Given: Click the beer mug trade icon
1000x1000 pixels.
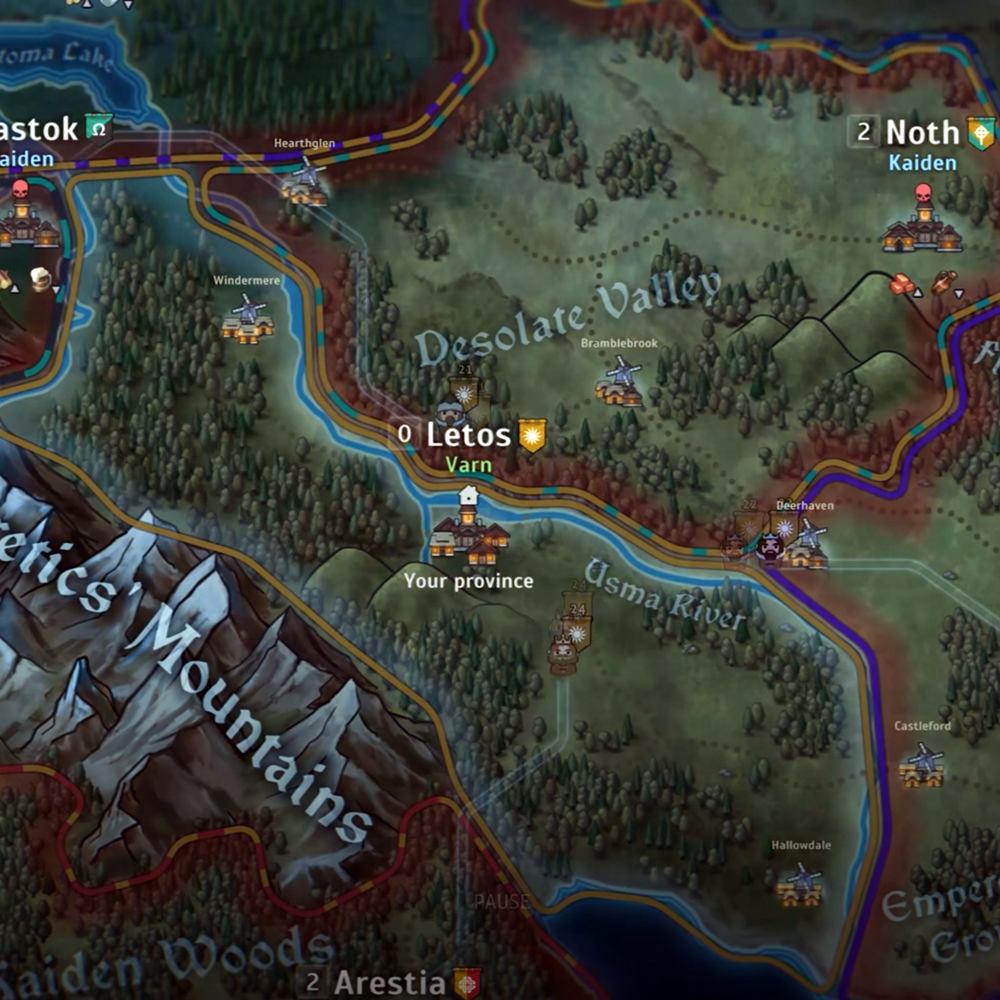Looking at the screenshot, I should coord(40,280).
